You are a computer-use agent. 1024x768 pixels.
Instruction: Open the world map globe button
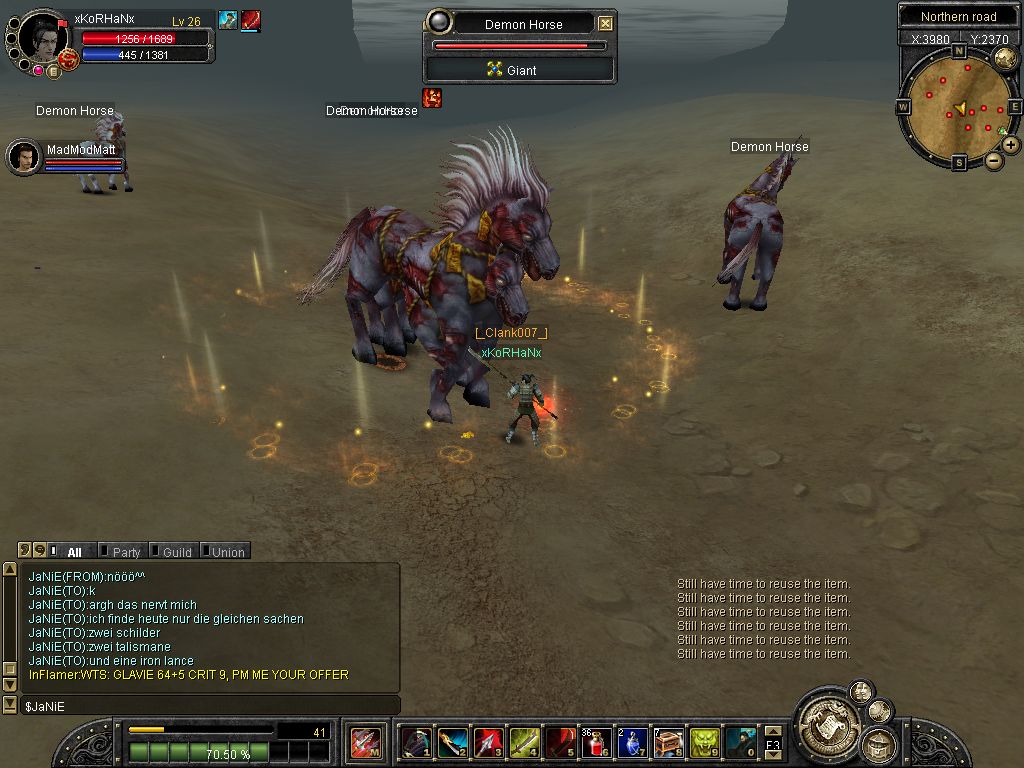tap(1005, 58)
